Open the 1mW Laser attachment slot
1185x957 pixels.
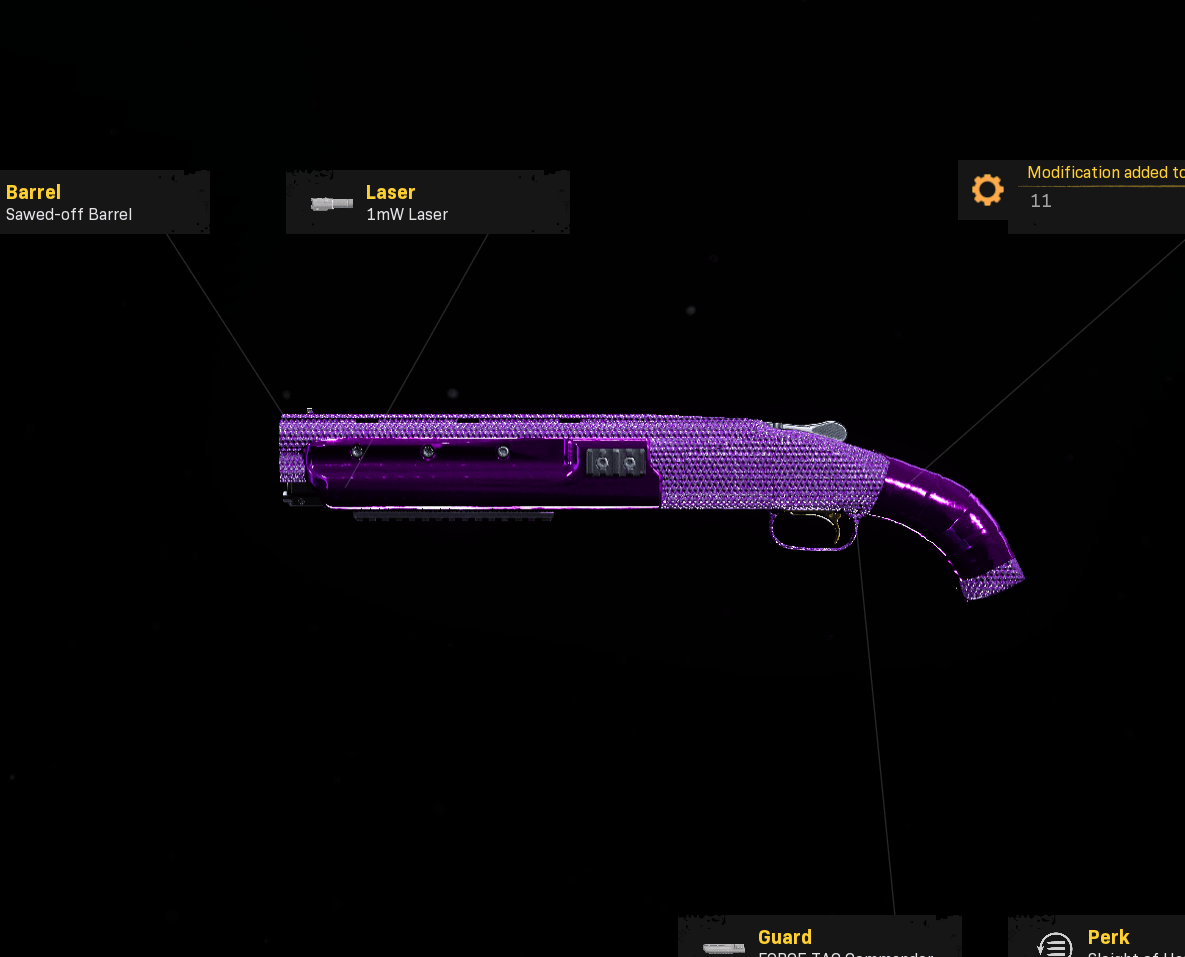[x=427, y=202]
